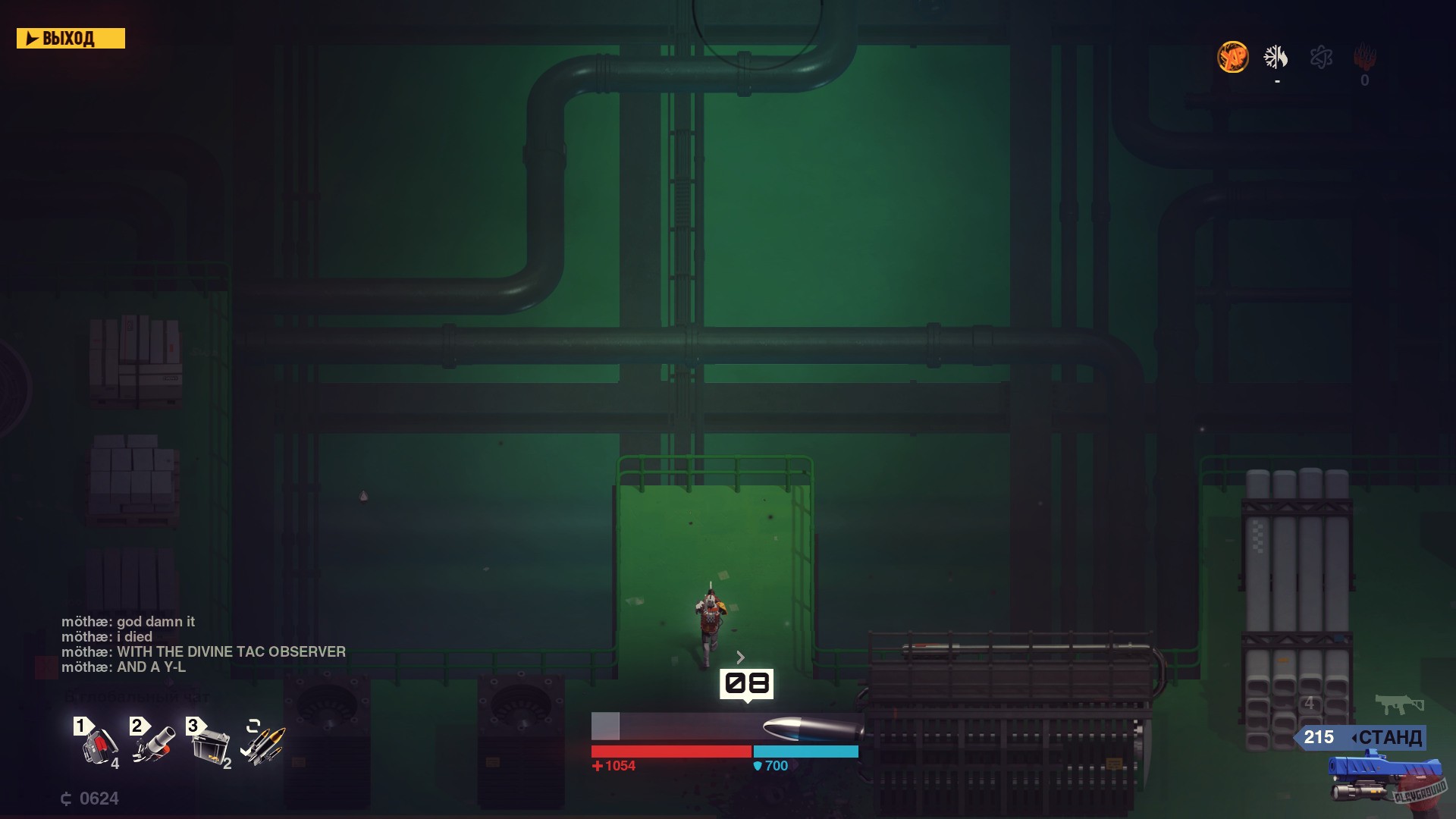Open the chat message from möthæ
This screenshot has width=1456, height=819.
coord(129,621)
